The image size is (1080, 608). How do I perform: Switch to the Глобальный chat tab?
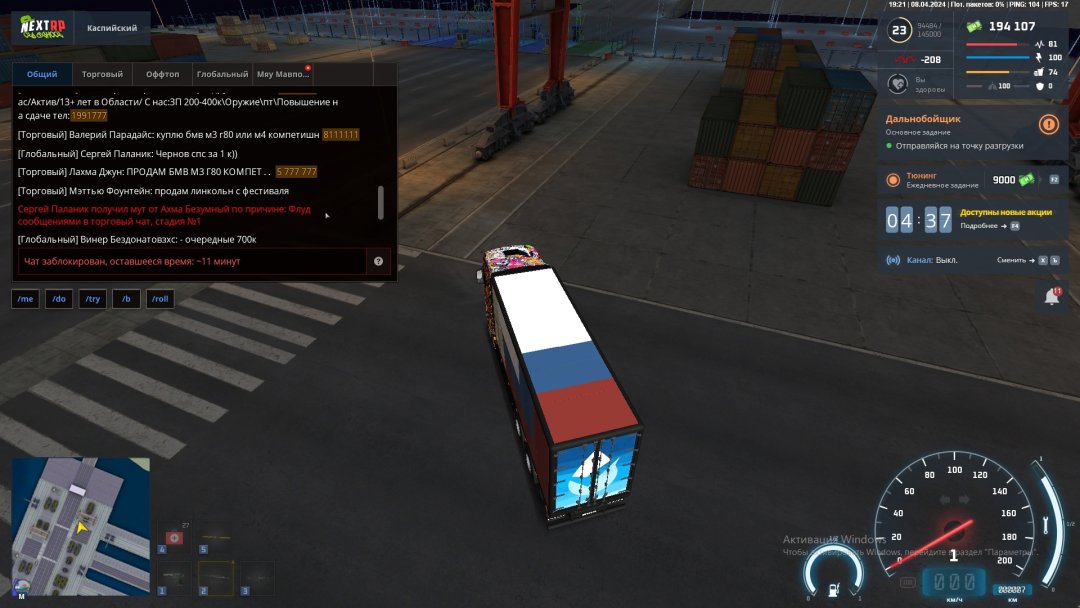[222, 74]
